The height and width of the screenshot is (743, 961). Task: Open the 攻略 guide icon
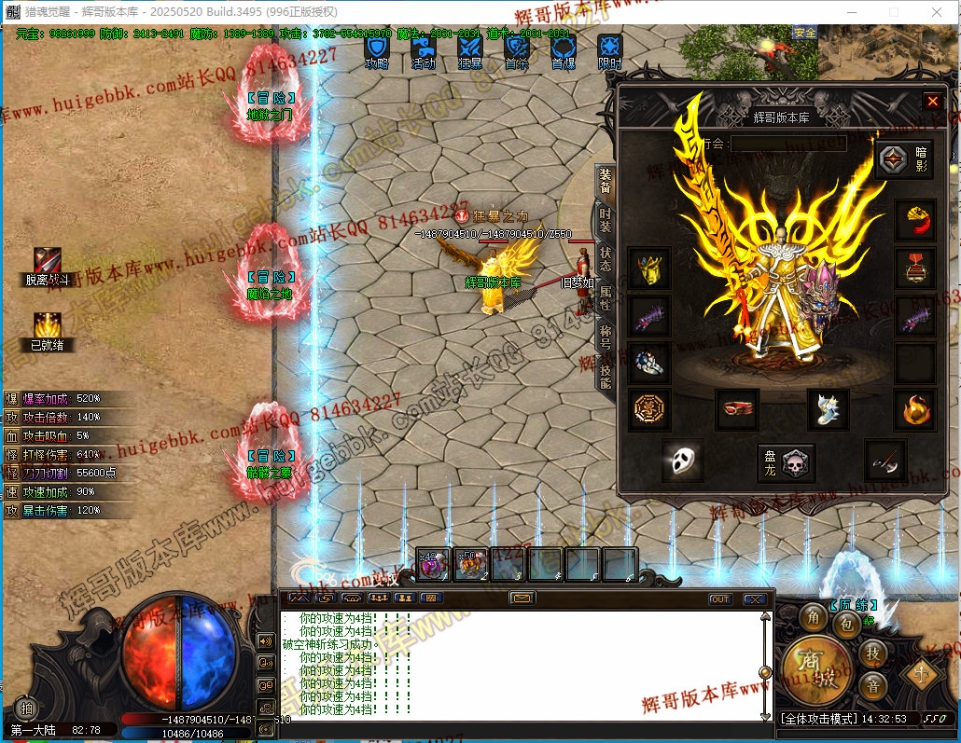pos(376,49)
